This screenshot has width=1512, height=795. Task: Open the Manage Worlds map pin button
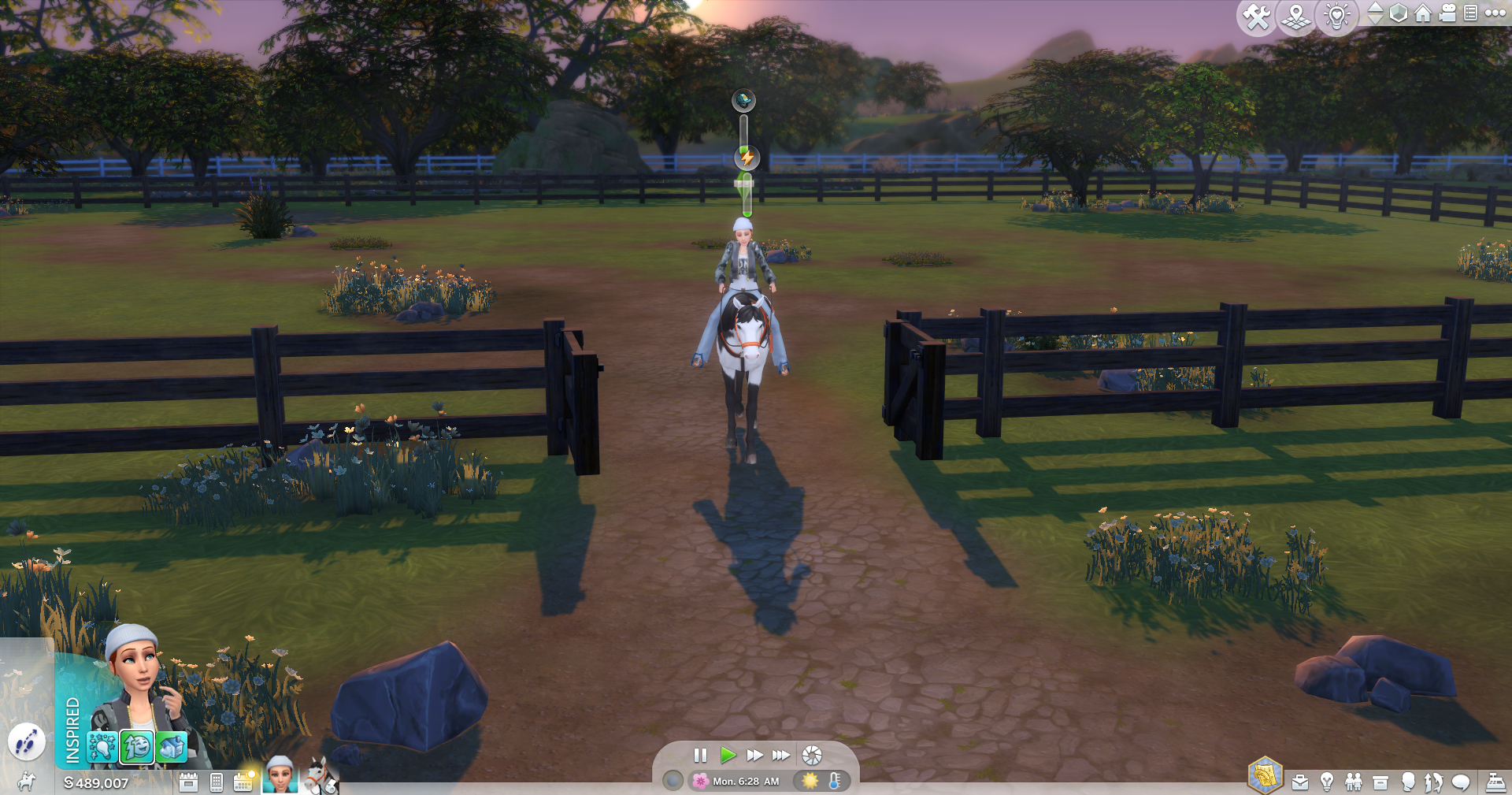[x=1295, y=17]
